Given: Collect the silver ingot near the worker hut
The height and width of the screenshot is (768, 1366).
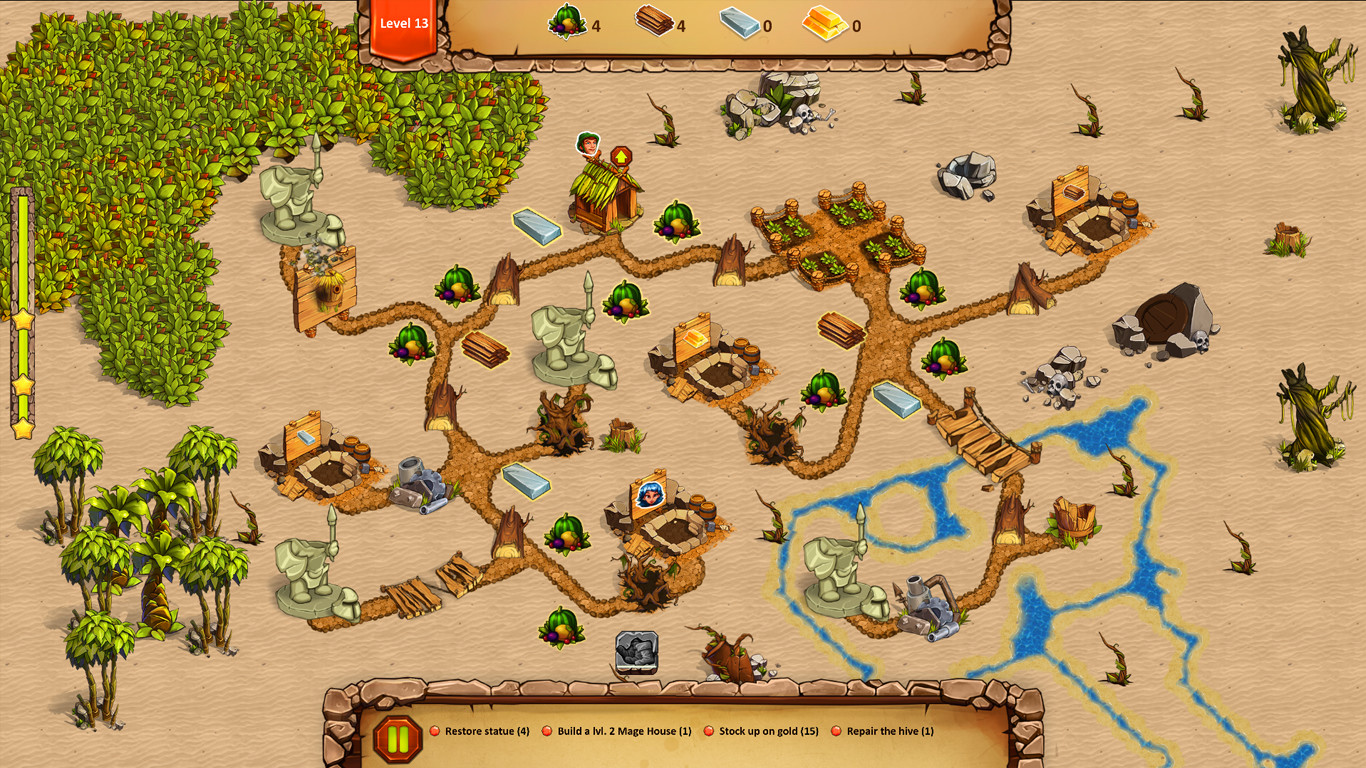Looking at the screenshot, I should (x=538, y=226).
